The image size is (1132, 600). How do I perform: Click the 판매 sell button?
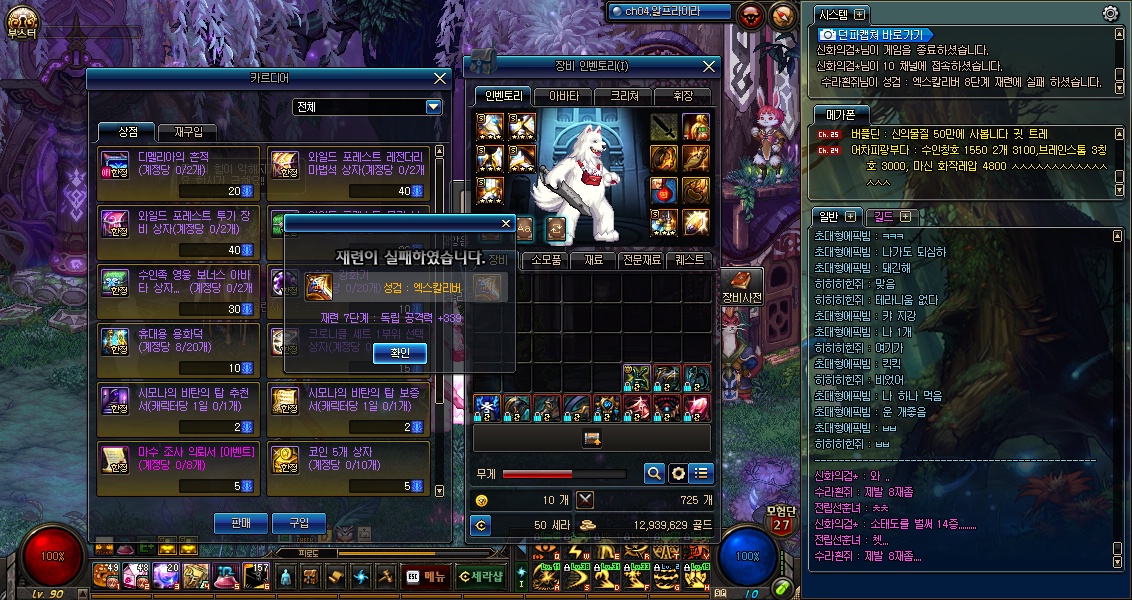pos(240,522)
